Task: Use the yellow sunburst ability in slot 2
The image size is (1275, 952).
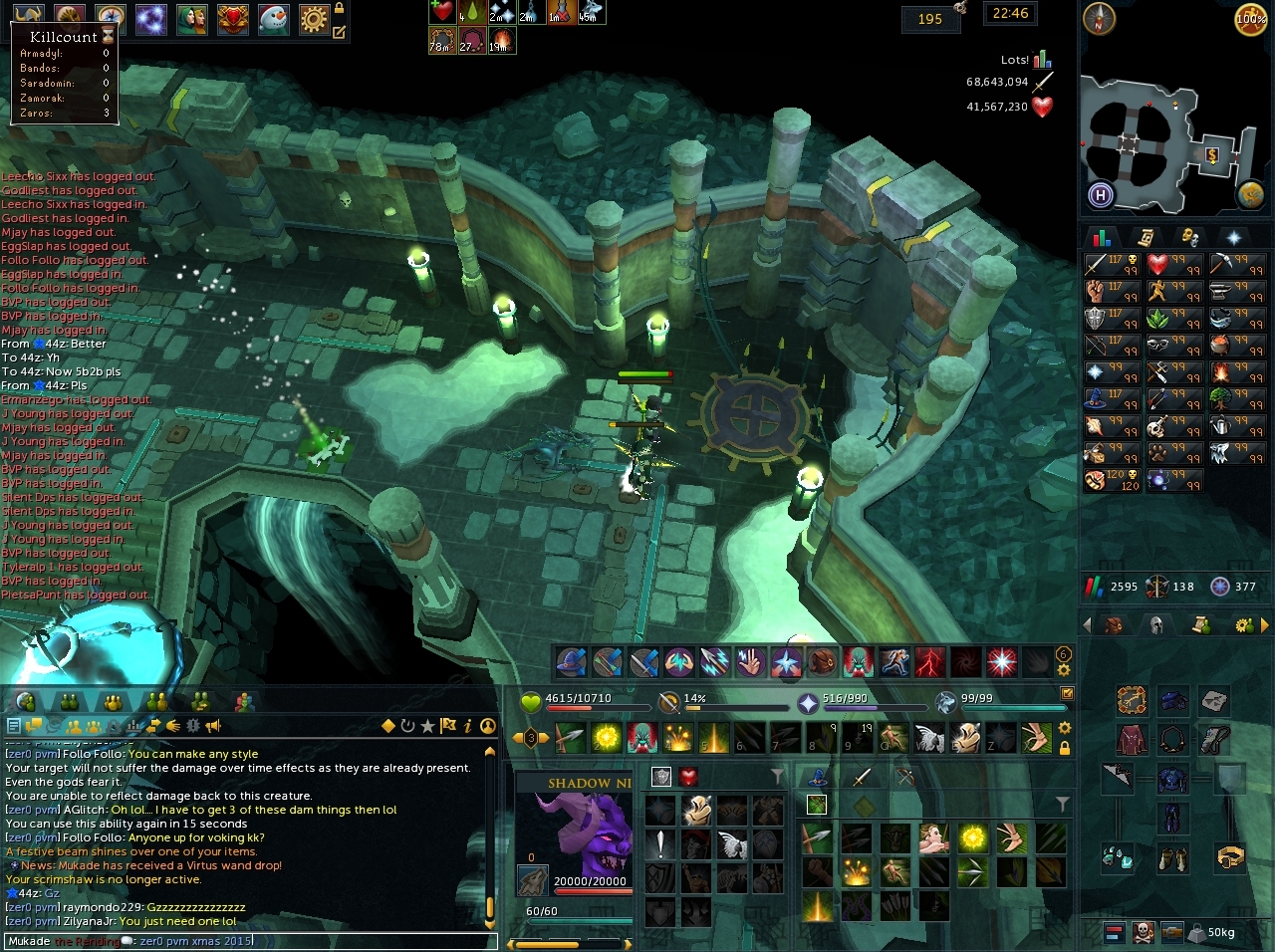Action: pyautogui.click(x=606, y=738)
